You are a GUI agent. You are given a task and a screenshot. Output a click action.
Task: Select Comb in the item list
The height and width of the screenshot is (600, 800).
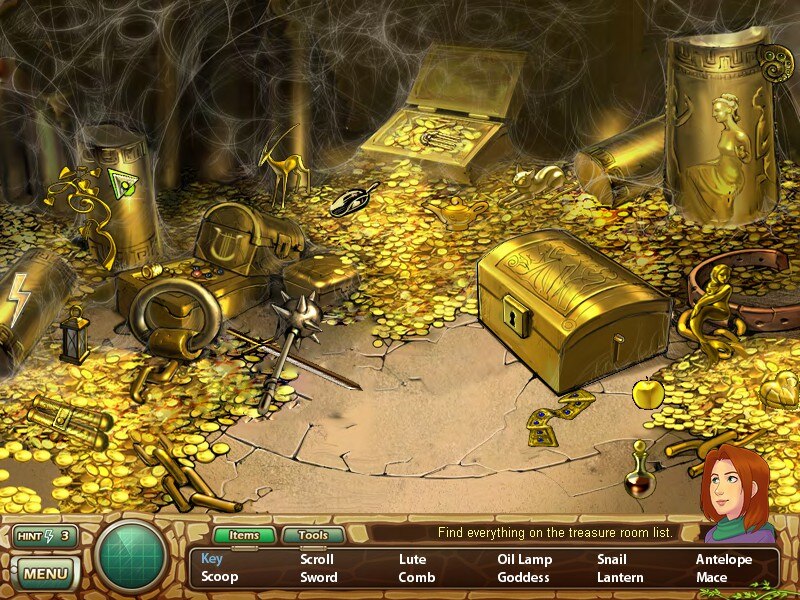[416, 577]
